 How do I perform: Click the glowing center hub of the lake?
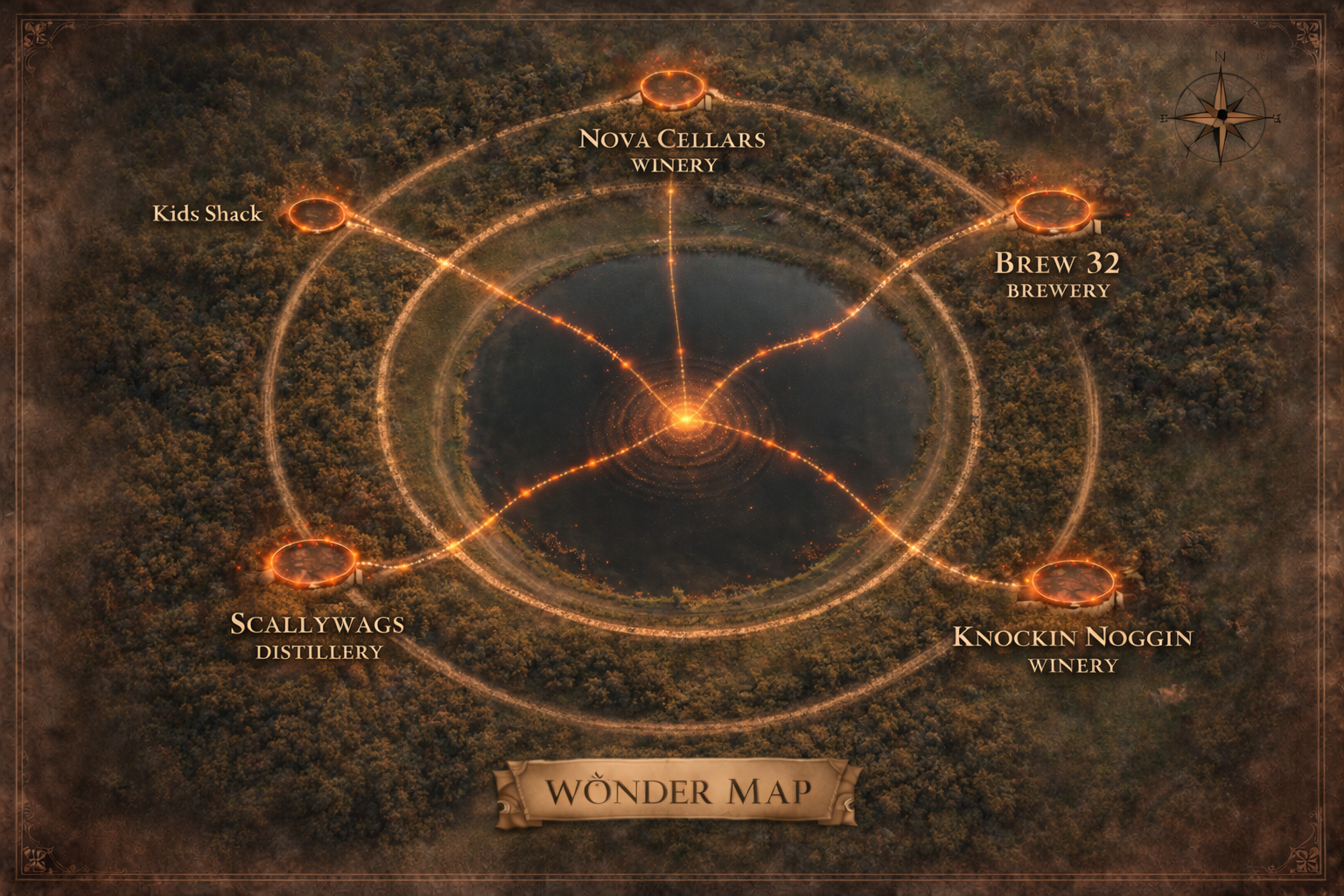(x=685, y=419)
